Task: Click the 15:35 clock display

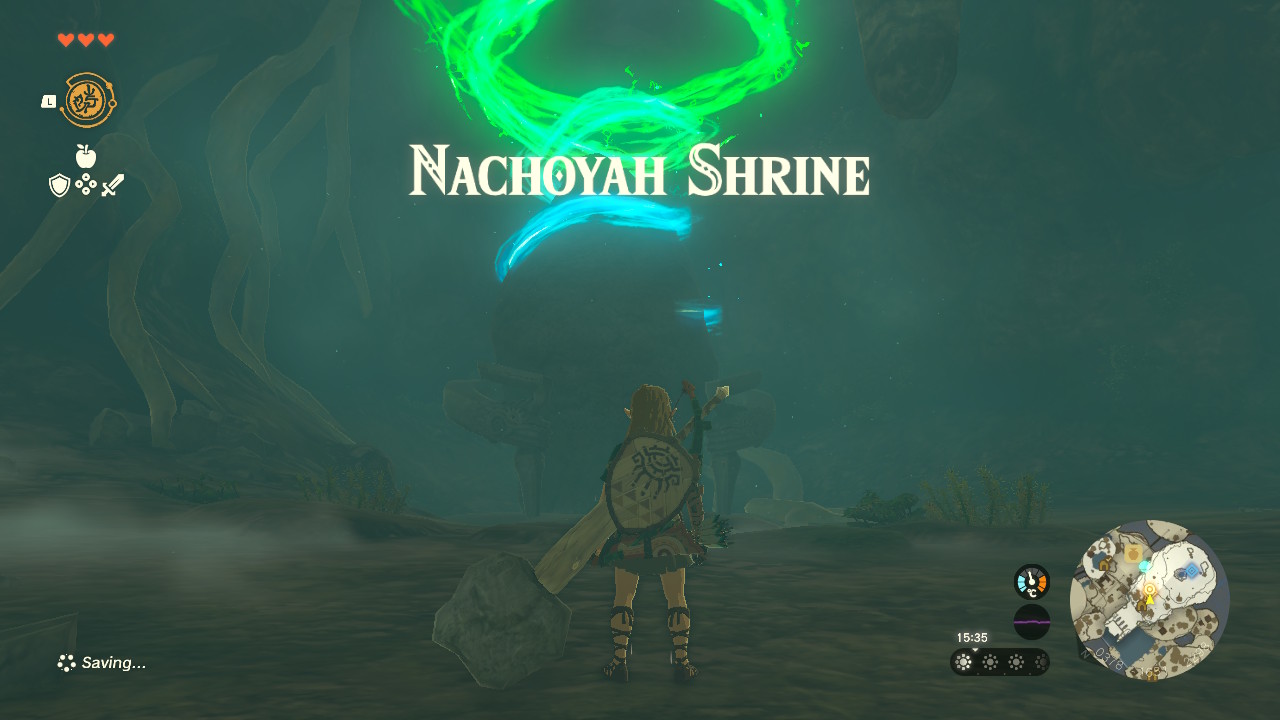Action: pyautogui.click(x=972, y=637)
